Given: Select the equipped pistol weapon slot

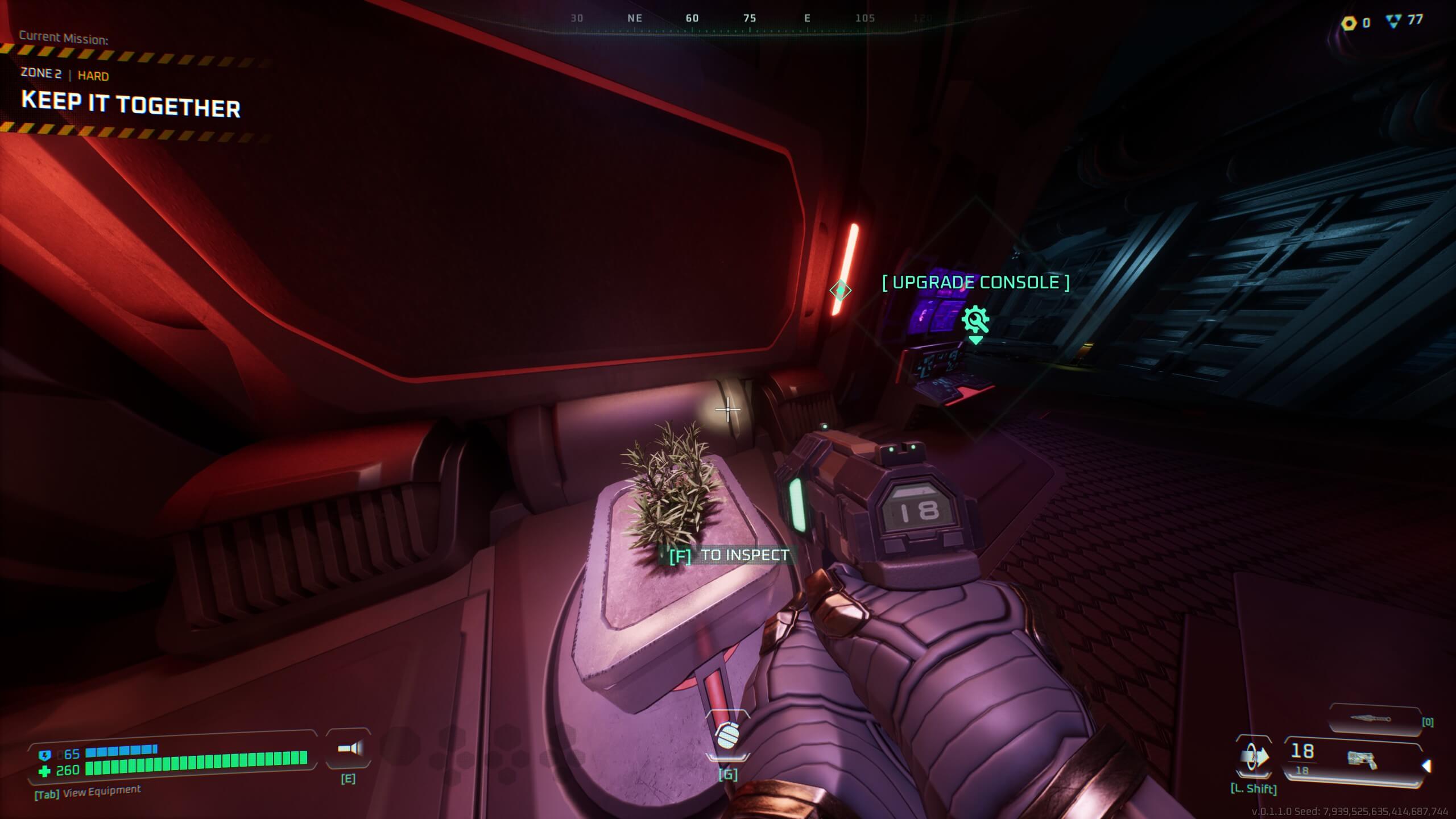Looking at the screenshot, I should [x=1354, y=760].
